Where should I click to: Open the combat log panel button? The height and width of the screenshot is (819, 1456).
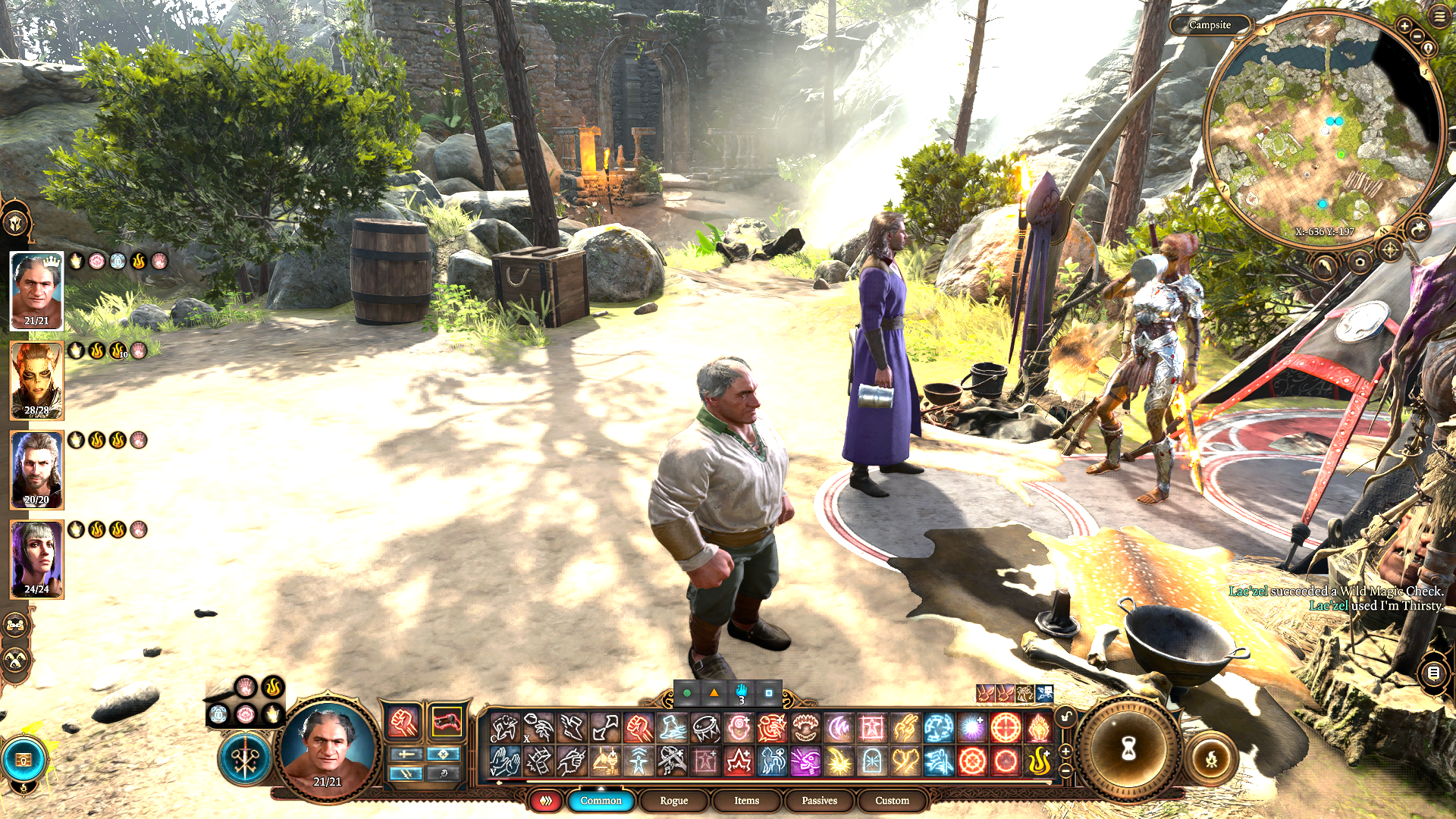[x=1433, y=673]
